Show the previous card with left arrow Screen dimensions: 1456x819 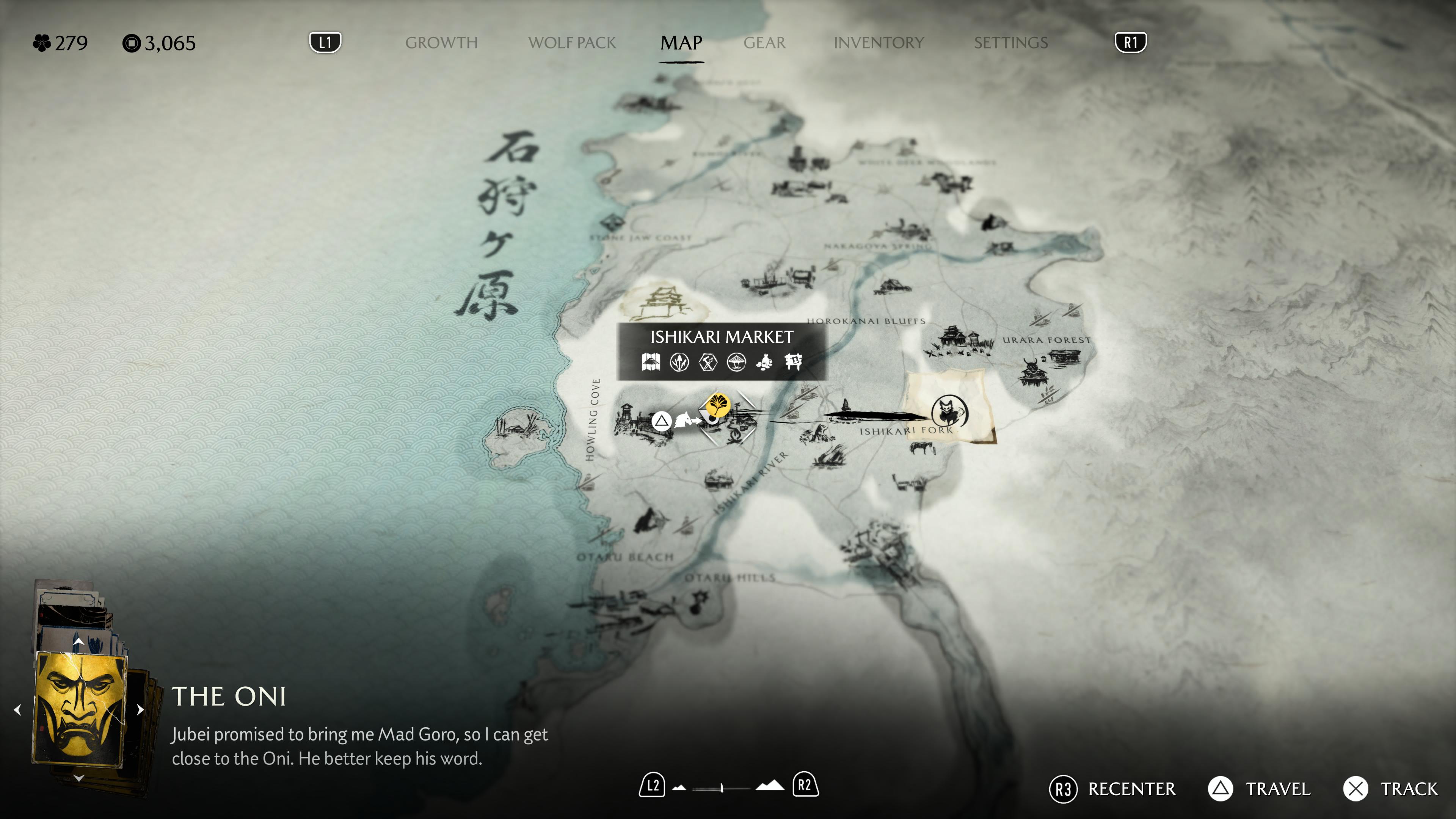(17, 709)
